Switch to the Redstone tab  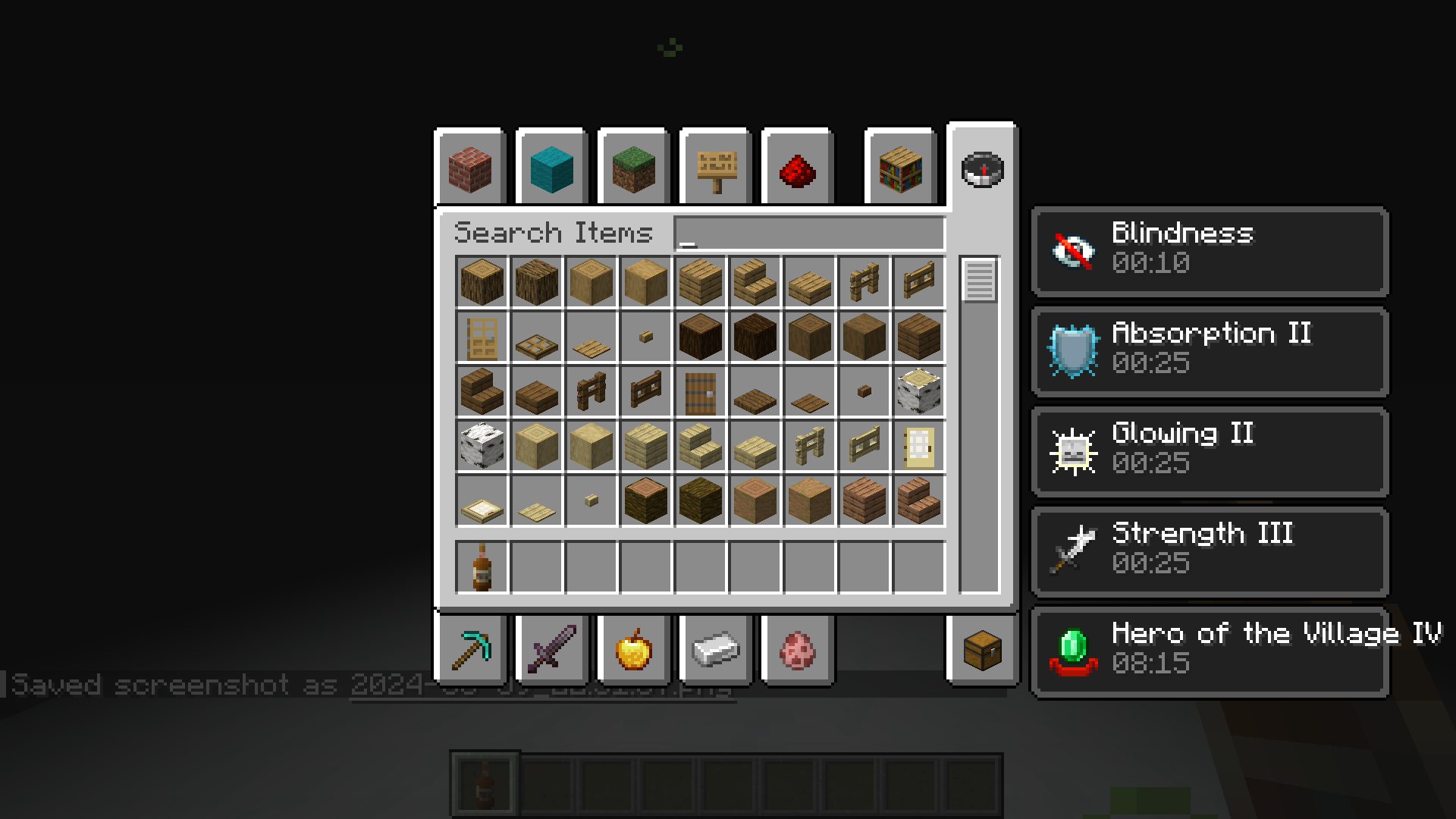(x=796, y=168)
